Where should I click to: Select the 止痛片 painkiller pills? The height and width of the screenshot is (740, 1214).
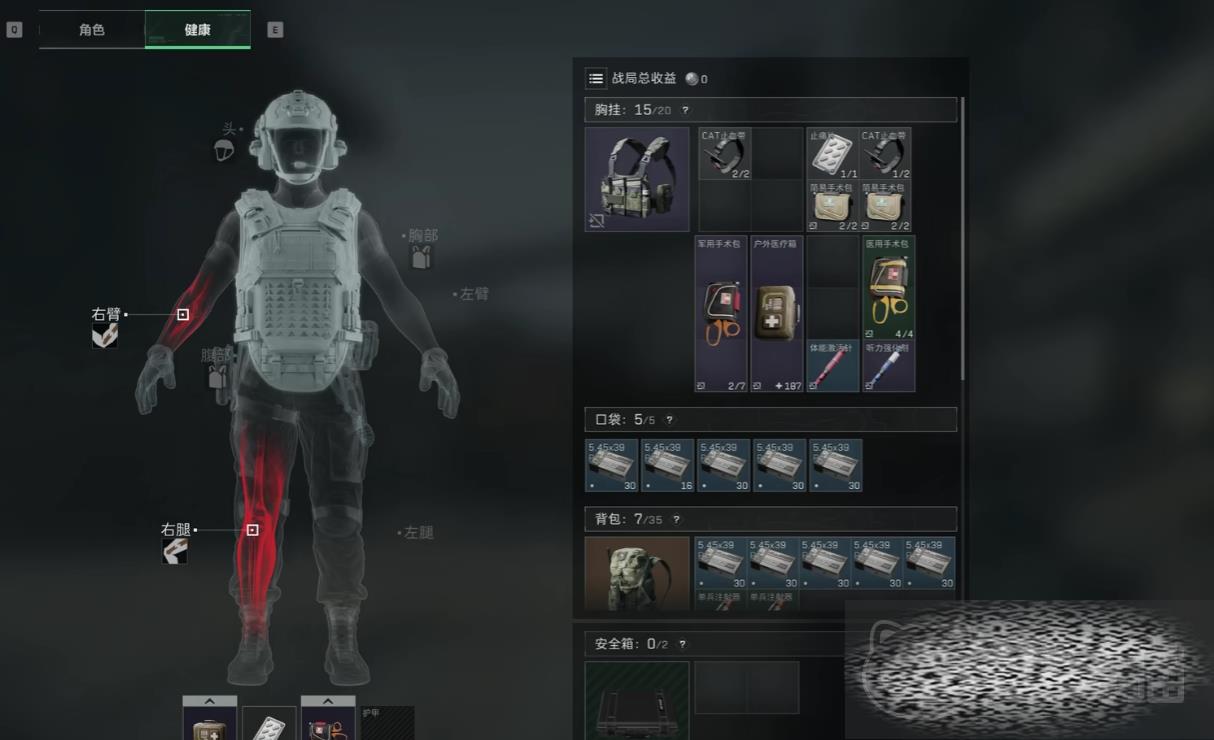click(833, 154)
